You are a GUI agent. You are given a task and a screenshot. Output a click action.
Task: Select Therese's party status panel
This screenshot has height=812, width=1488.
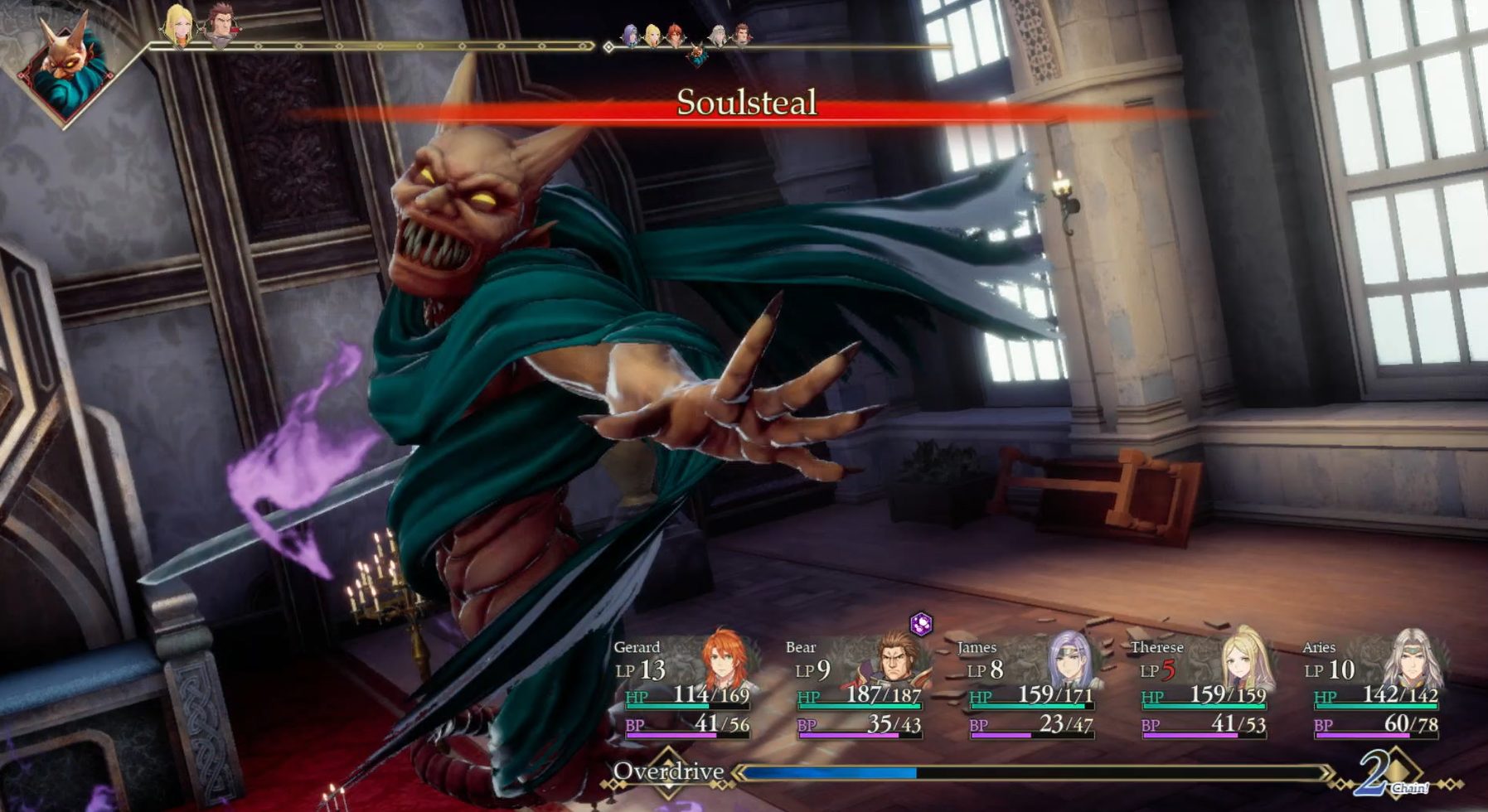1204,688
